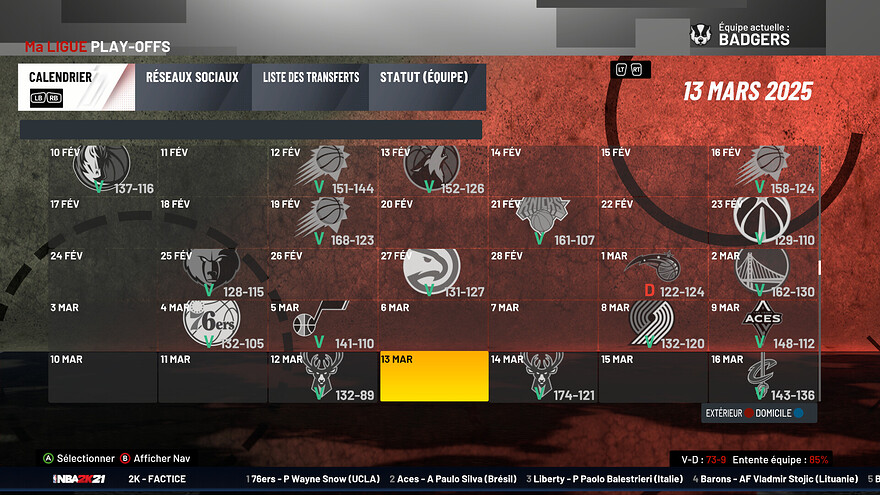880x495 pixels.
Task: Select the 2 Mar game scored 162-130
Action: click(x=764, y=273)
